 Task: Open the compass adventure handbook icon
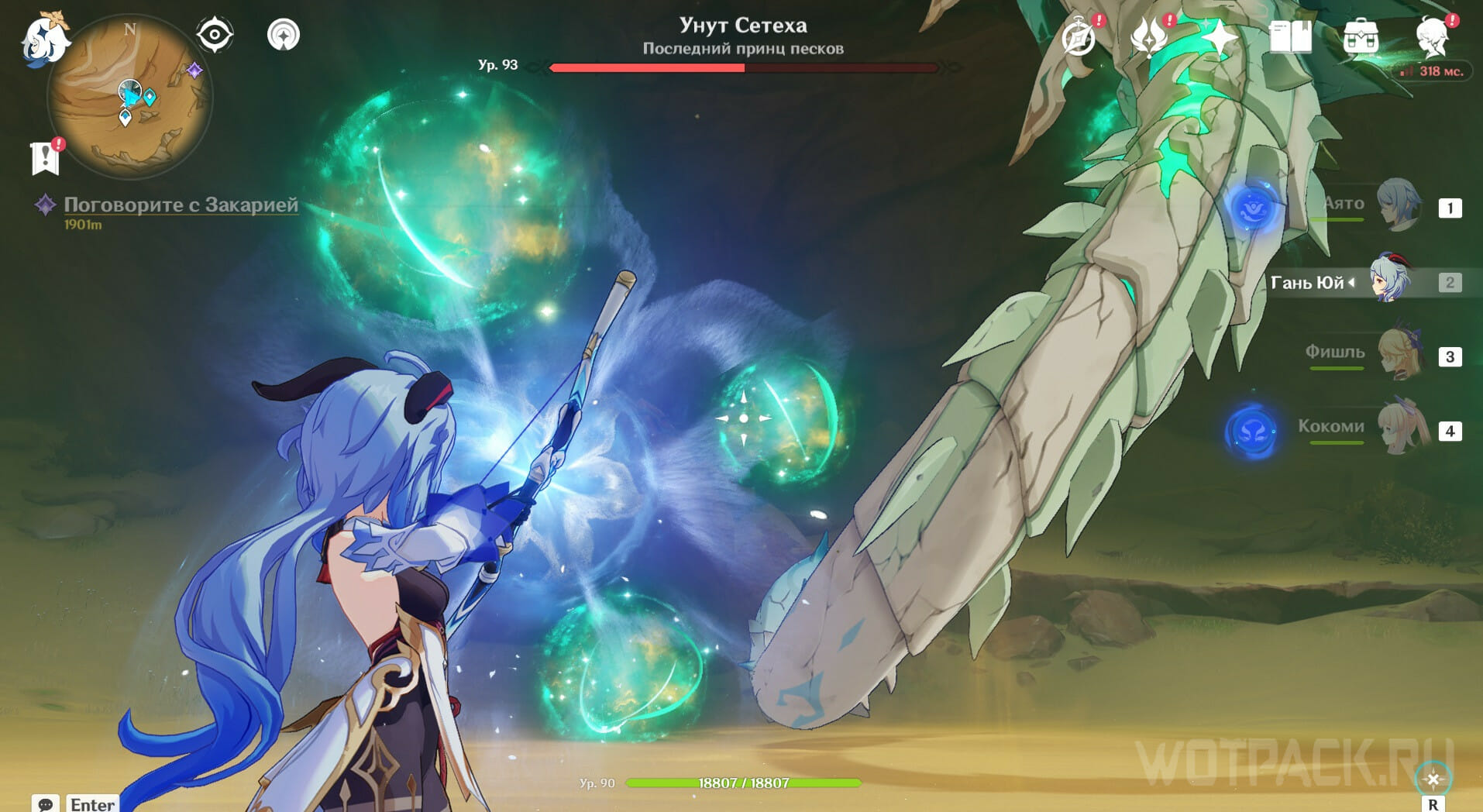click(x=1079, y=36)
